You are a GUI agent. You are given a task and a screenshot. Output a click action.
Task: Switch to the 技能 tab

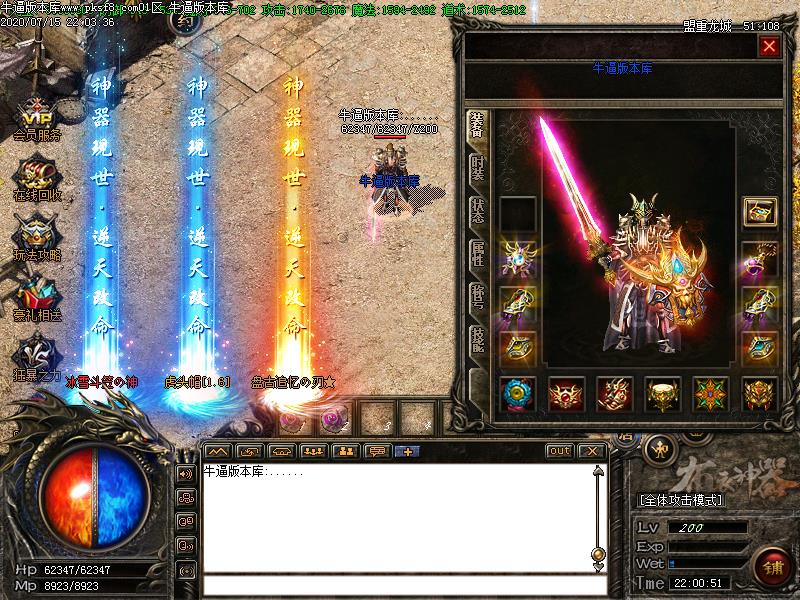point(478,339)
